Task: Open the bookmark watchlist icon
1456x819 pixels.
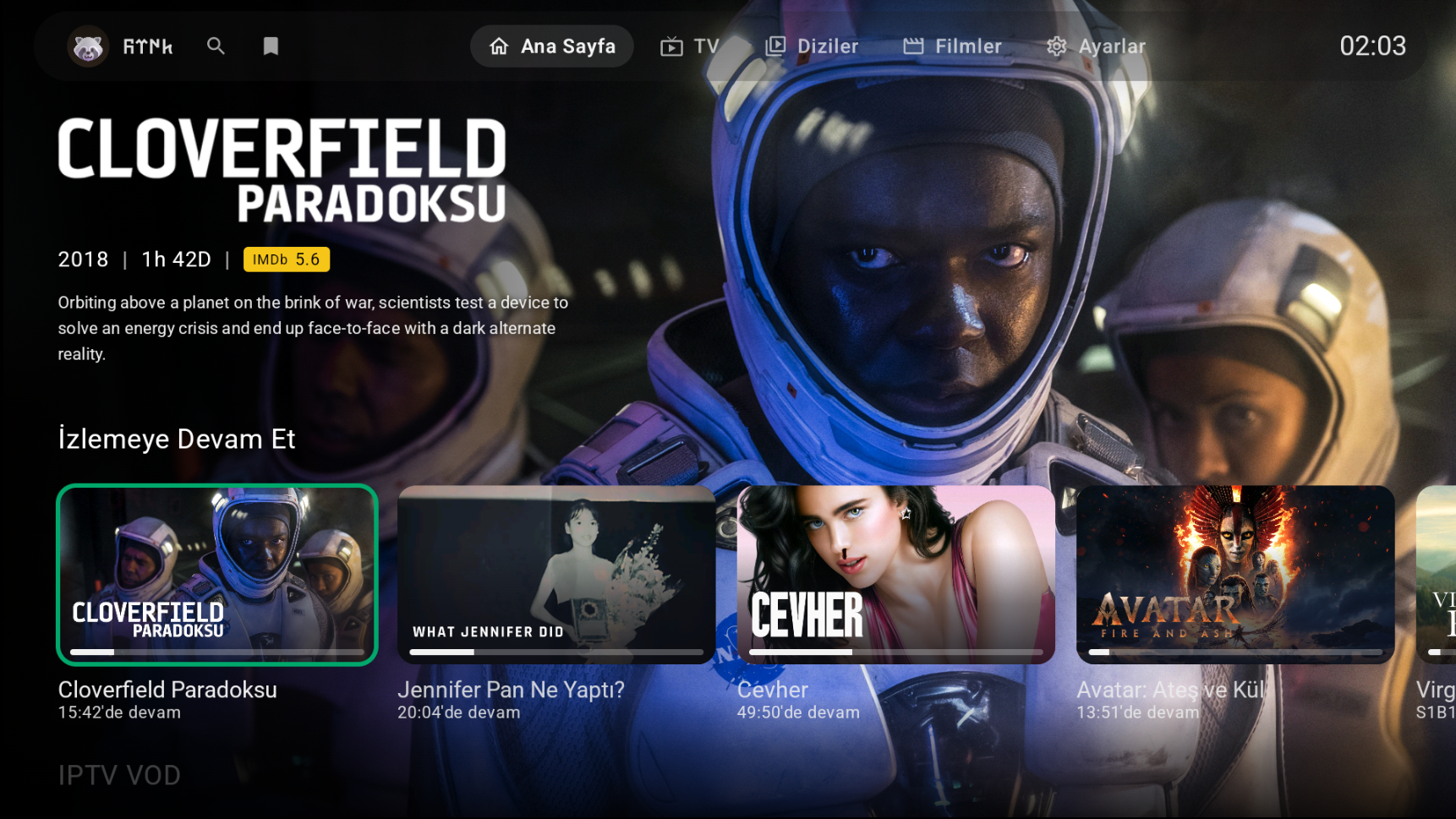Action: 271,46
